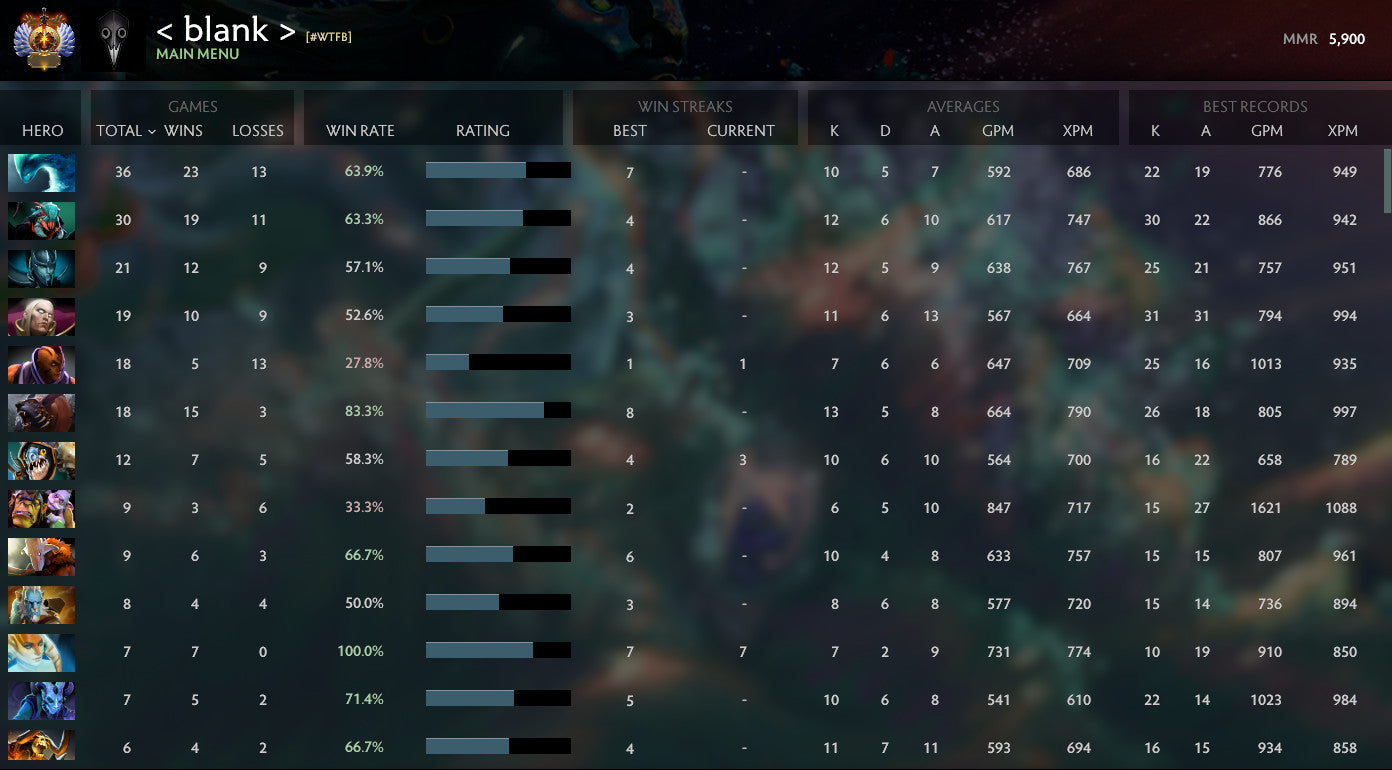1392x770 pixels.
Task: Click the HERO column header
Action: point(40,130)
